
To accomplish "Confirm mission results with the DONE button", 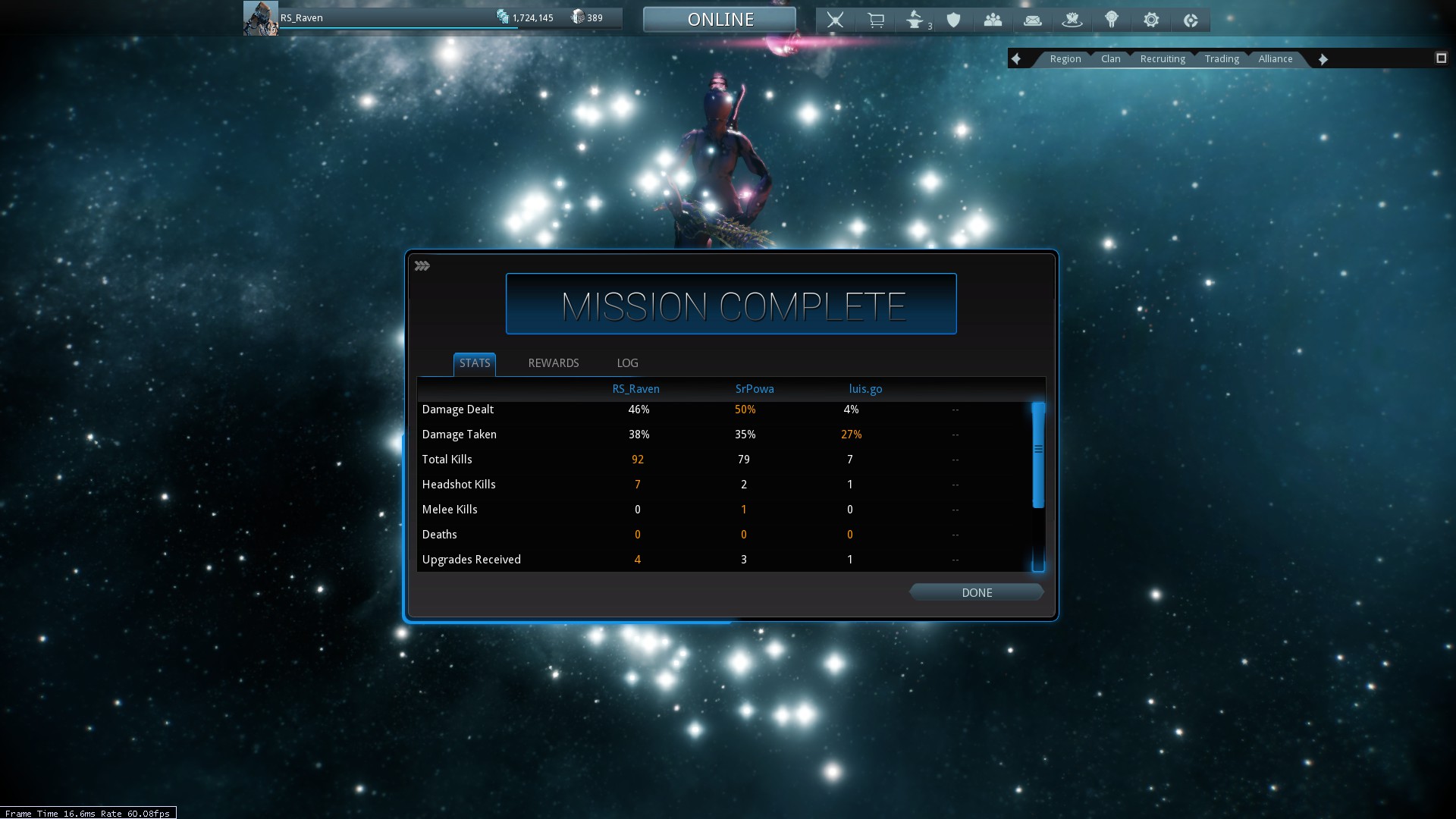I will tap(977, 593).
